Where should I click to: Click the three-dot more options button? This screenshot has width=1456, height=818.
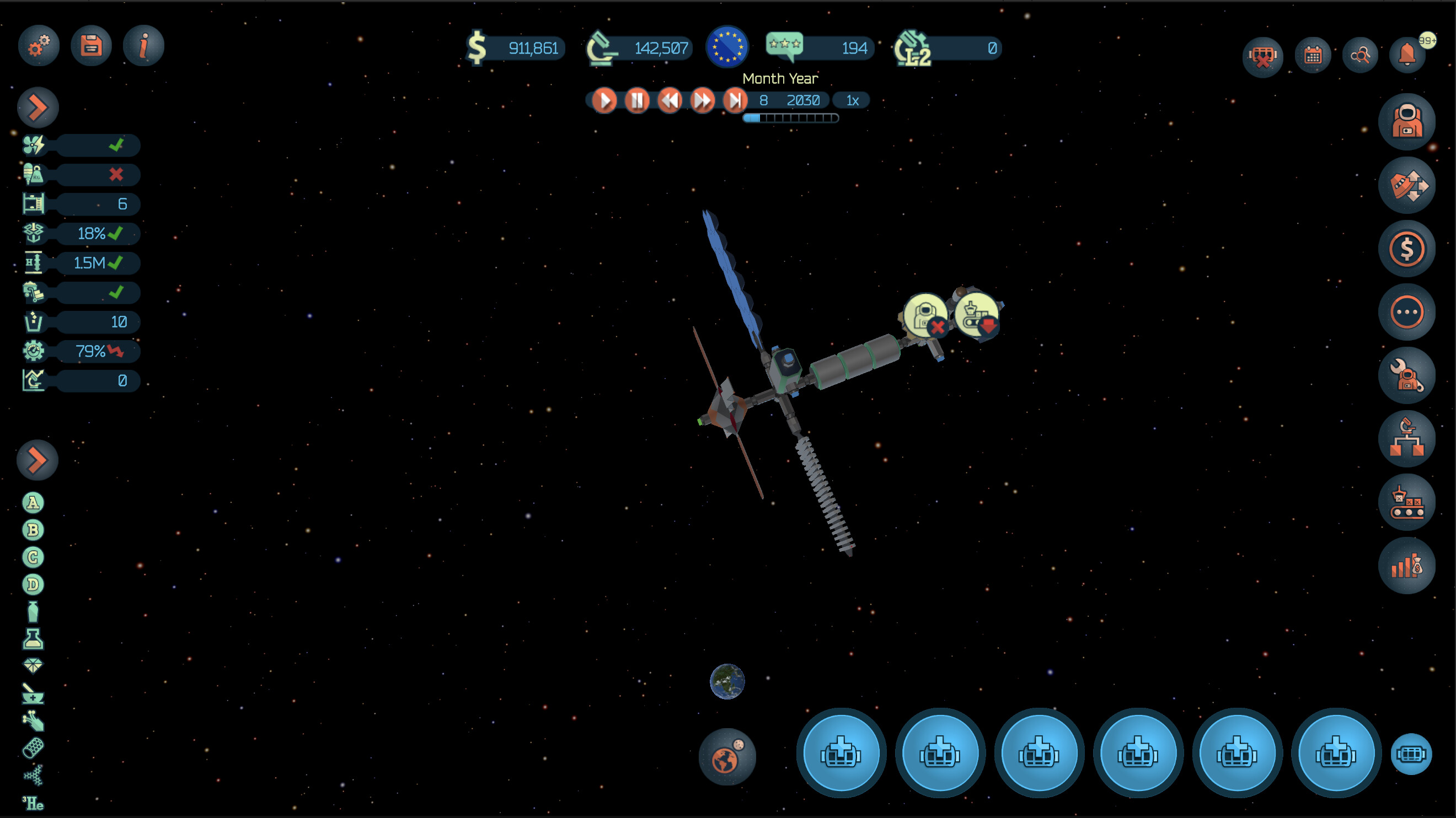pos(1406,312)
